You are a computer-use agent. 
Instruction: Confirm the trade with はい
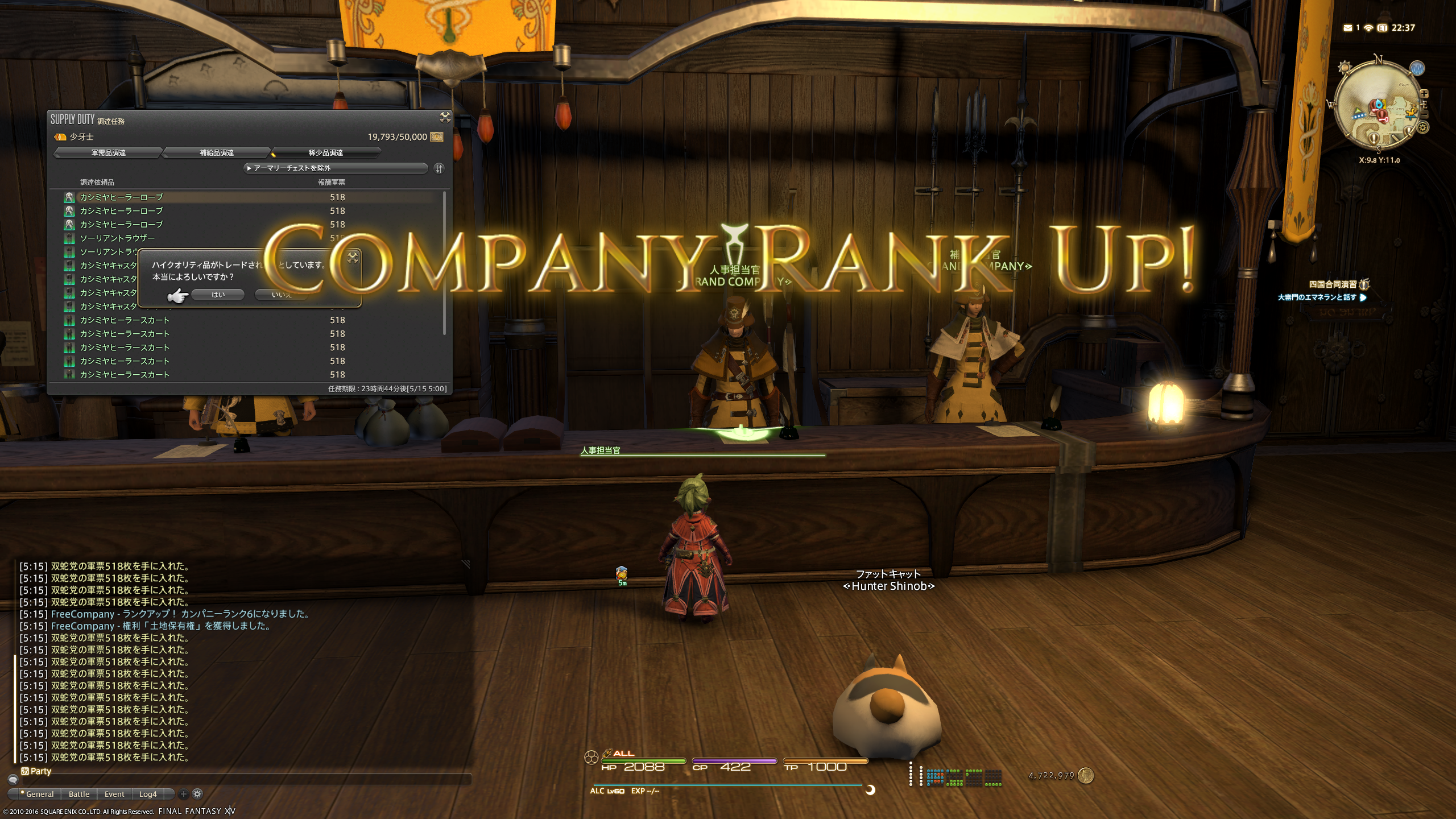click(218, 295)
